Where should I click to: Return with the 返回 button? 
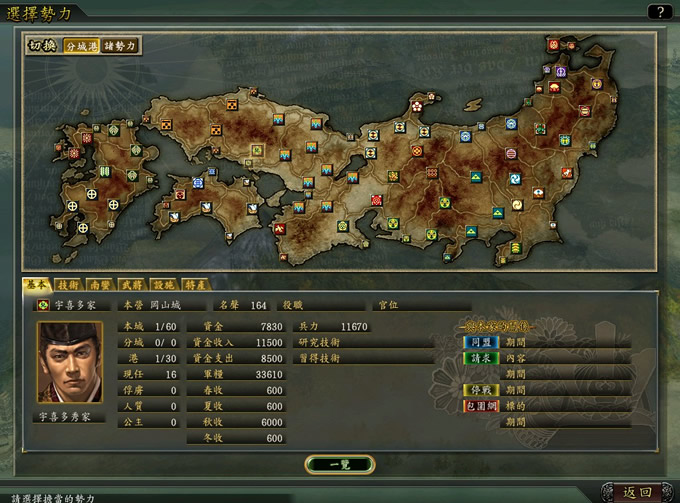637,492
